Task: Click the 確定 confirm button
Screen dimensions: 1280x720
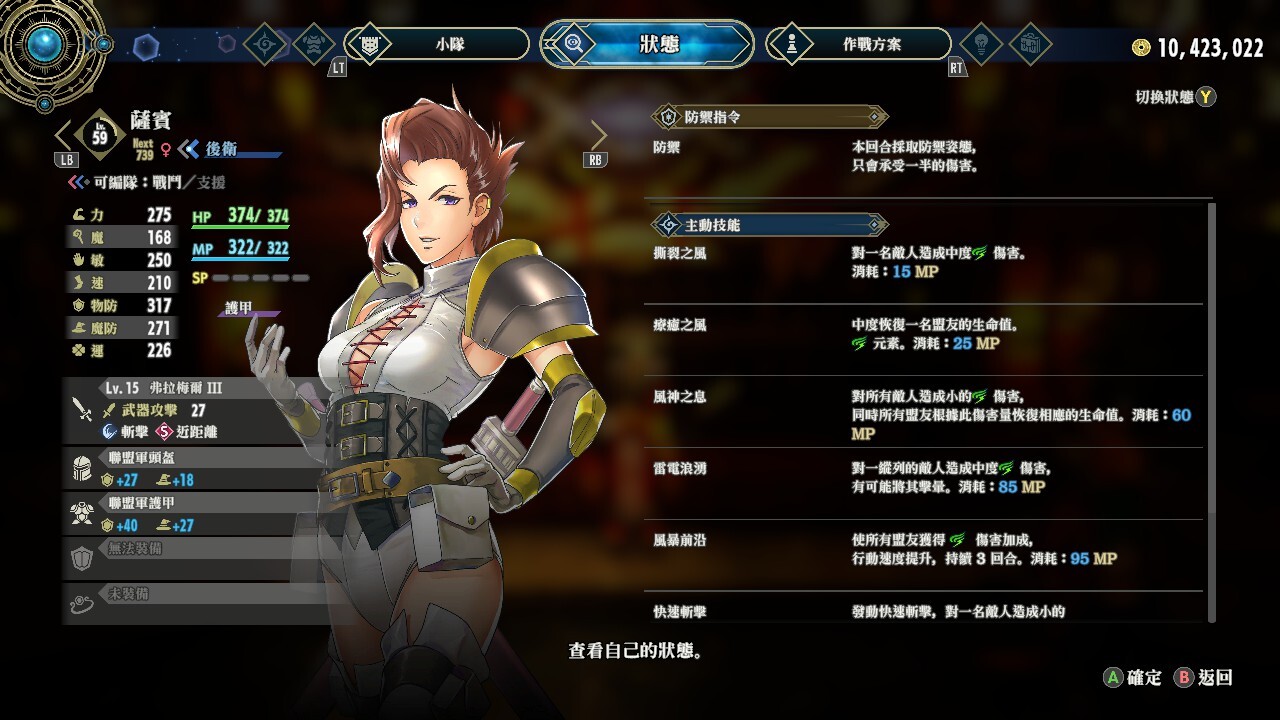Action: pyautogui.click(x=1133, y=678)
